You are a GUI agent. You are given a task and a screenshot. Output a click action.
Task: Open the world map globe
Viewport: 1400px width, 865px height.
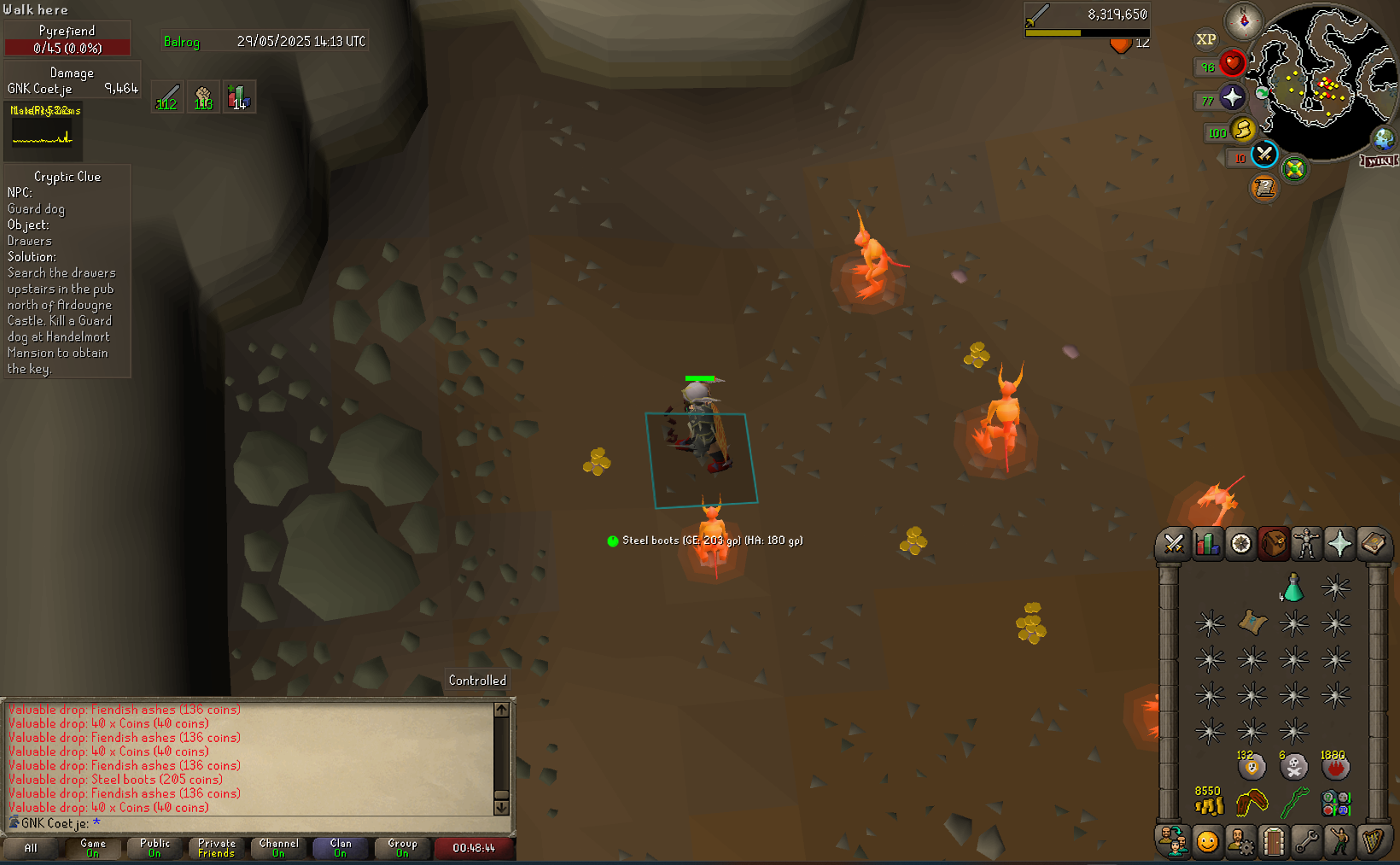pos(1383,138)
